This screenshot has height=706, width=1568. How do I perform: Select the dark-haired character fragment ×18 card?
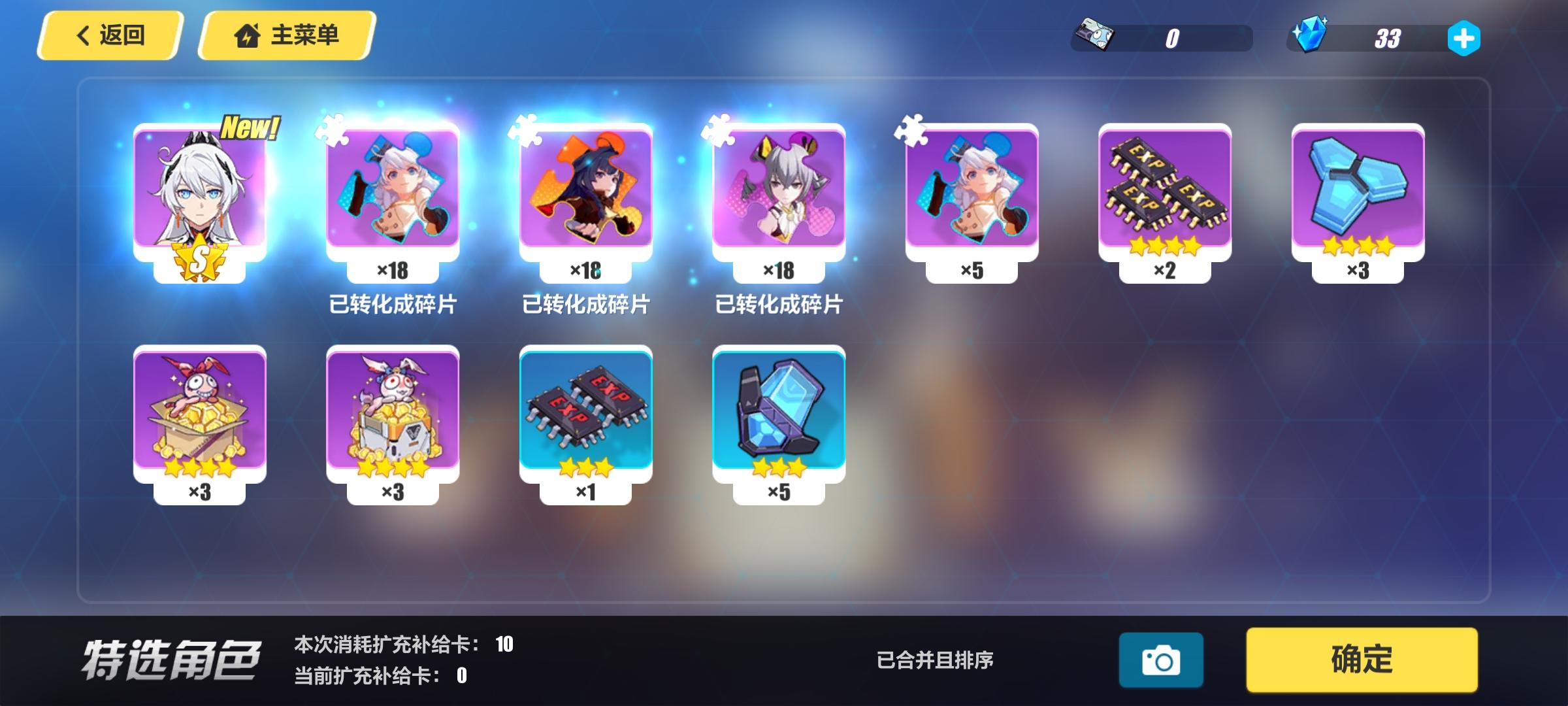(x=586, y=190)
